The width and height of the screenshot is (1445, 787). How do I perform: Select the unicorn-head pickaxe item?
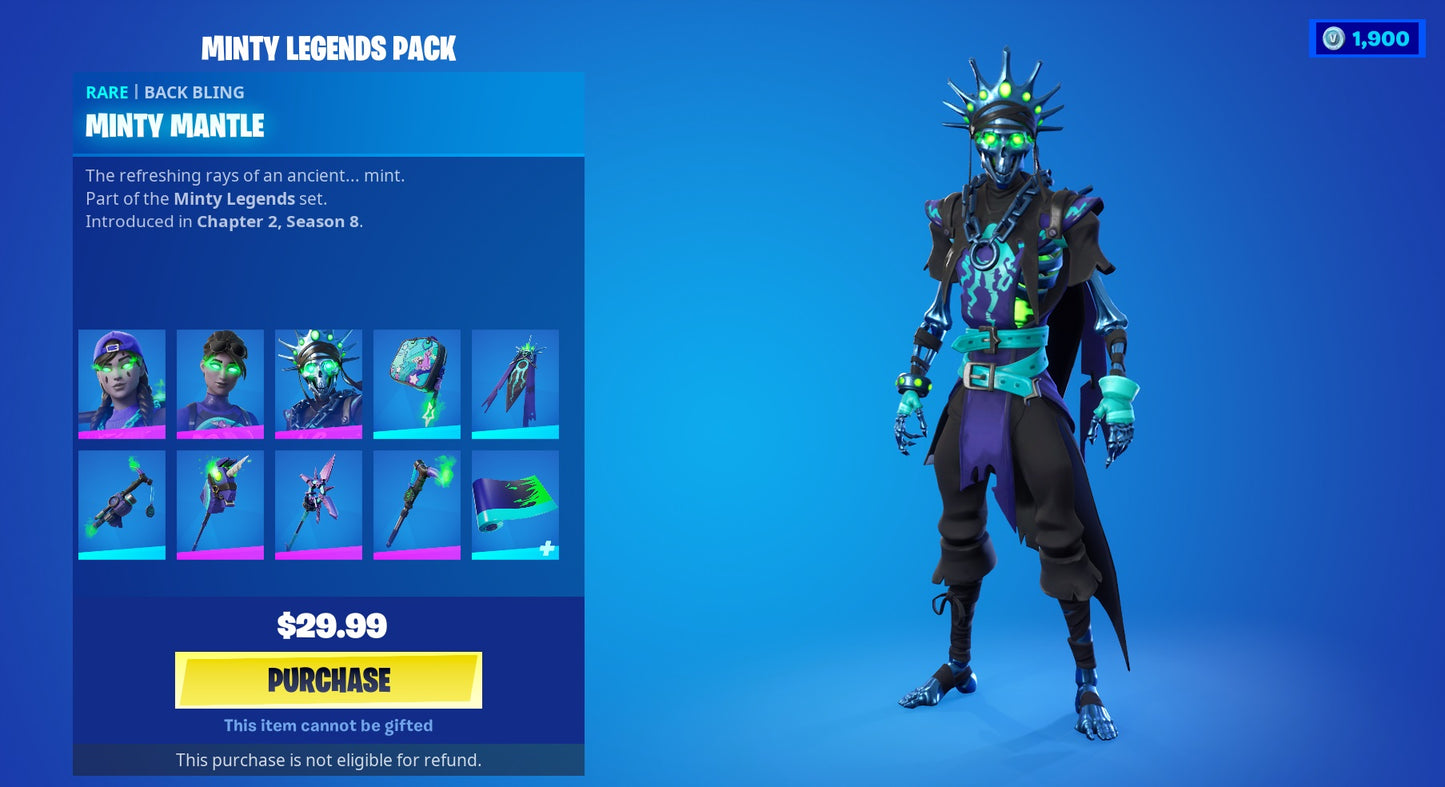(220, 505)
